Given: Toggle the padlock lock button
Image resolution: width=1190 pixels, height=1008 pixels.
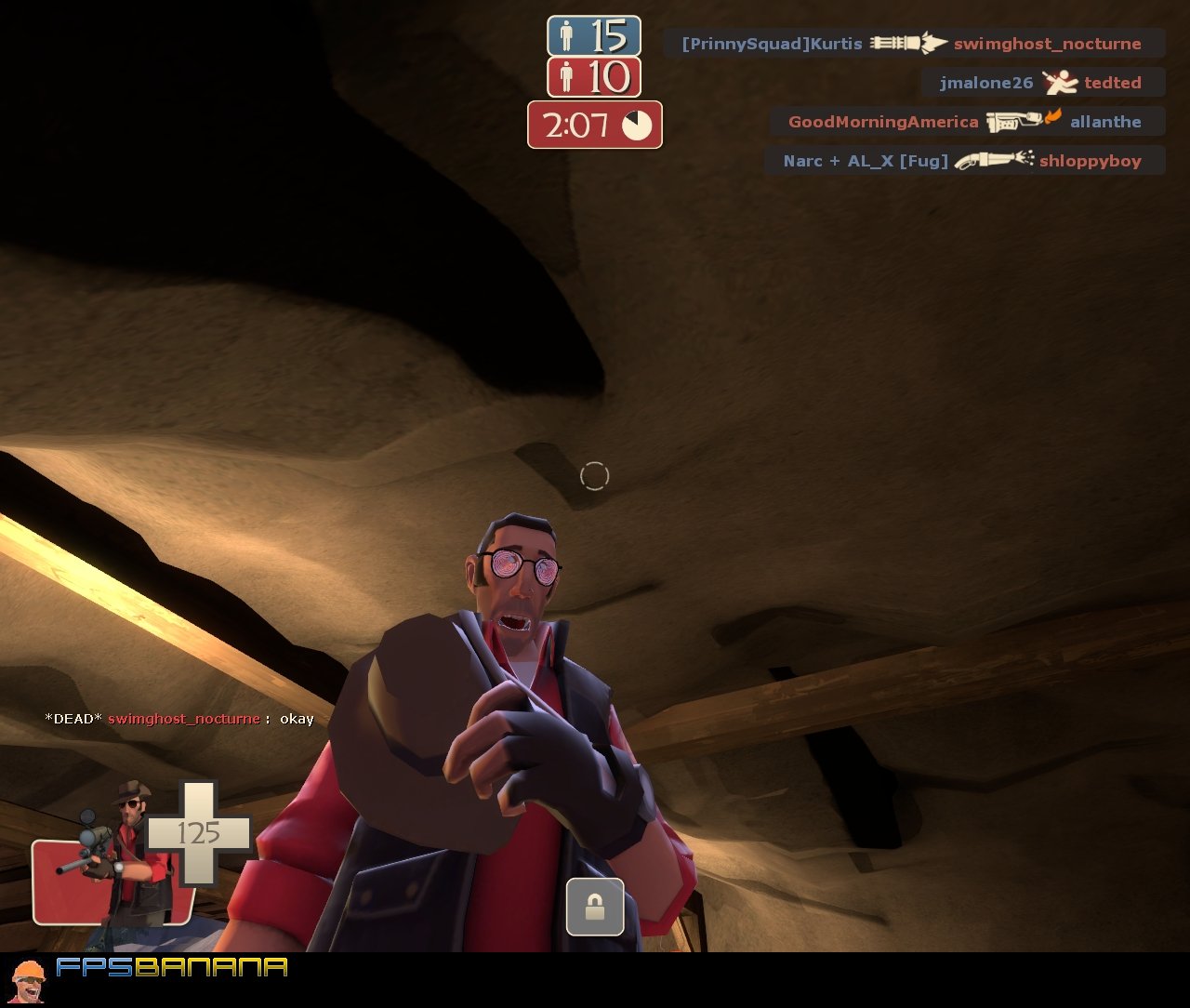Looking at the screenshot, I should (x=594, y=907).
